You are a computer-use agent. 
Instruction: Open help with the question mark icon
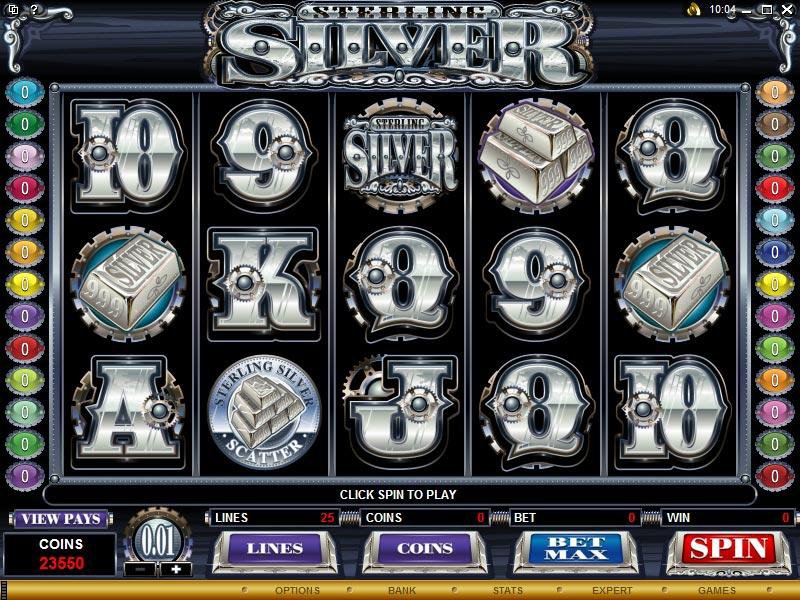33,9
